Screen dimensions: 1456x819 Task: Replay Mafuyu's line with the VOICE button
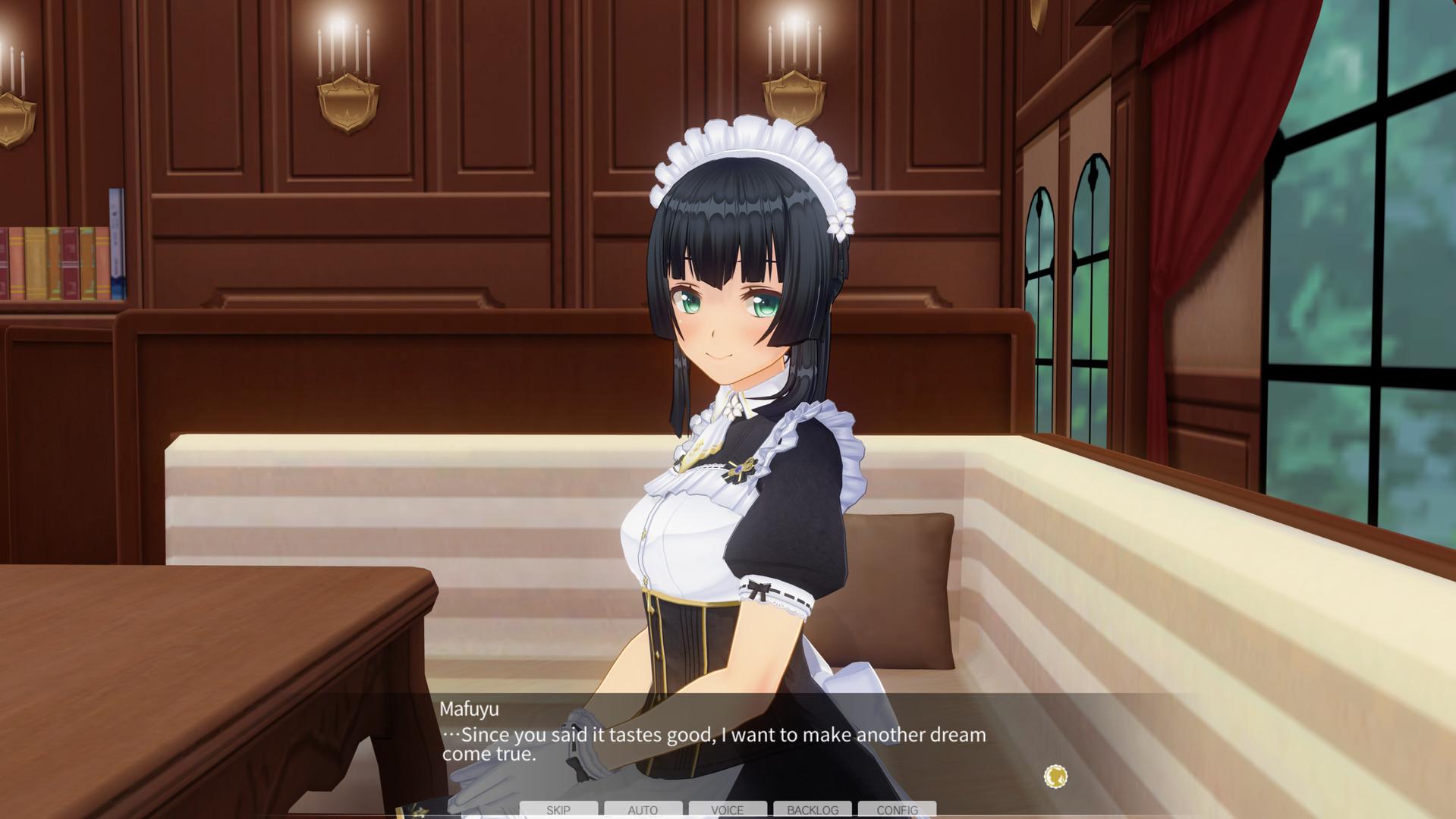pos(727,810)
